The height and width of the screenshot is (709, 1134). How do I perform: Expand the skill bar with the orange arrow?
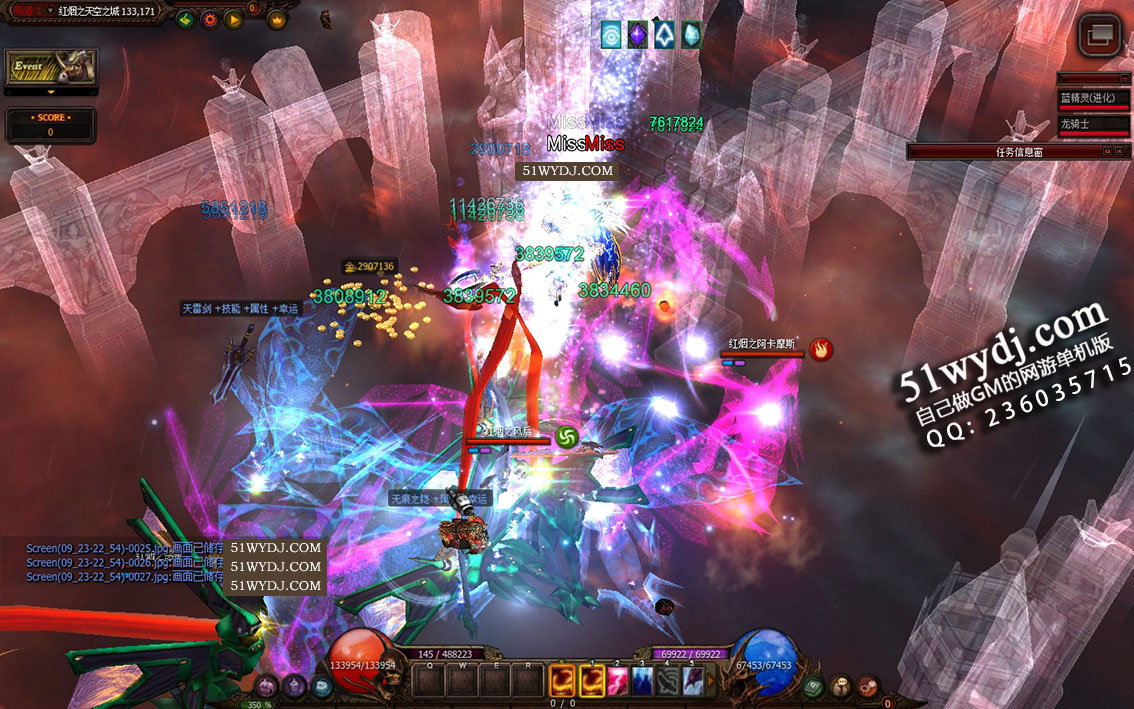point(712,681)
